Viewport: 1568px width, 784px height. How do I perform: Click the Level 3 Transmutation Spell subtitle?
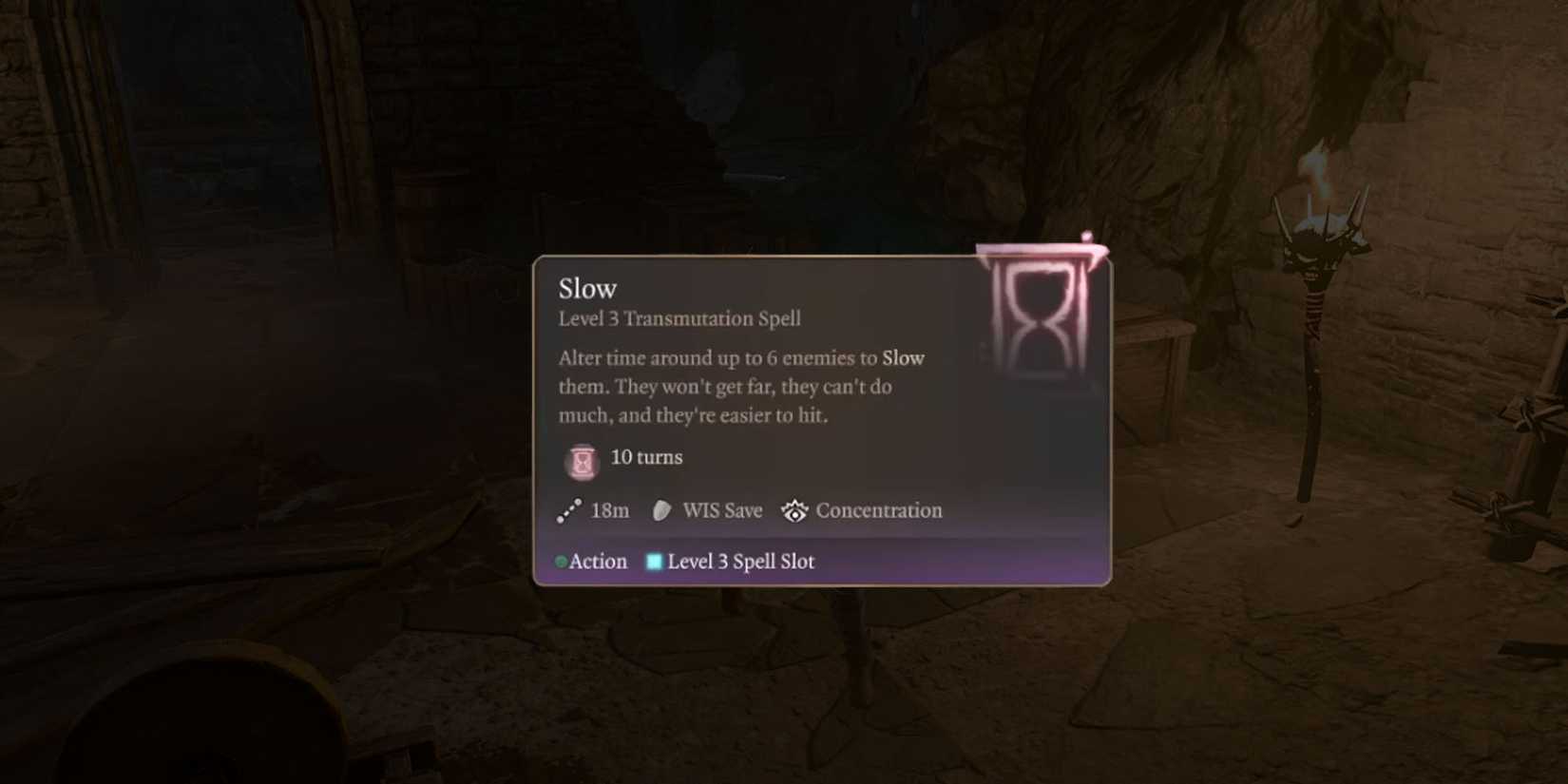point(679,318)
